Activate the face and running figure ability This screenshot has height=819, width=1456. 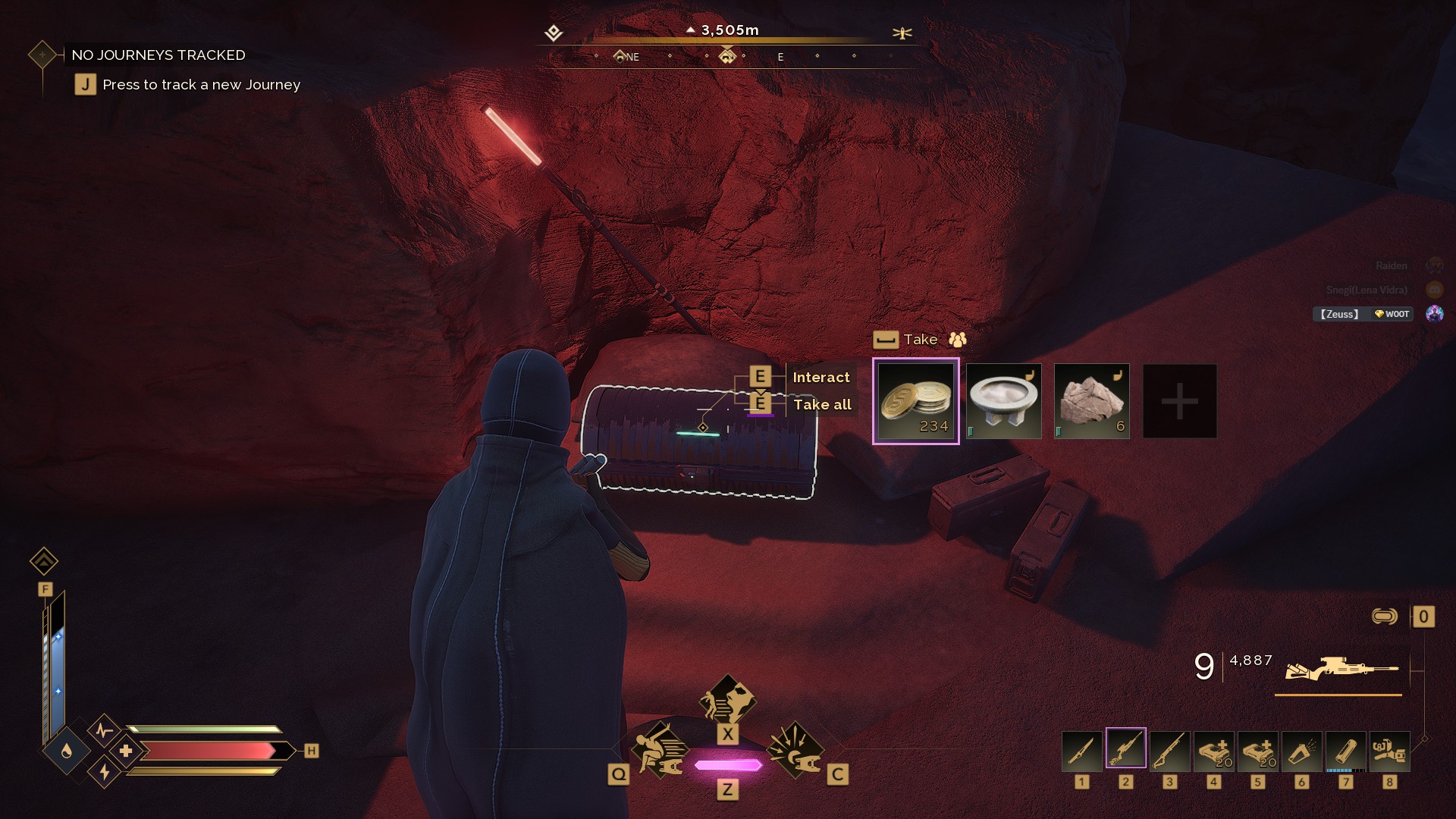tap(727, 700)
